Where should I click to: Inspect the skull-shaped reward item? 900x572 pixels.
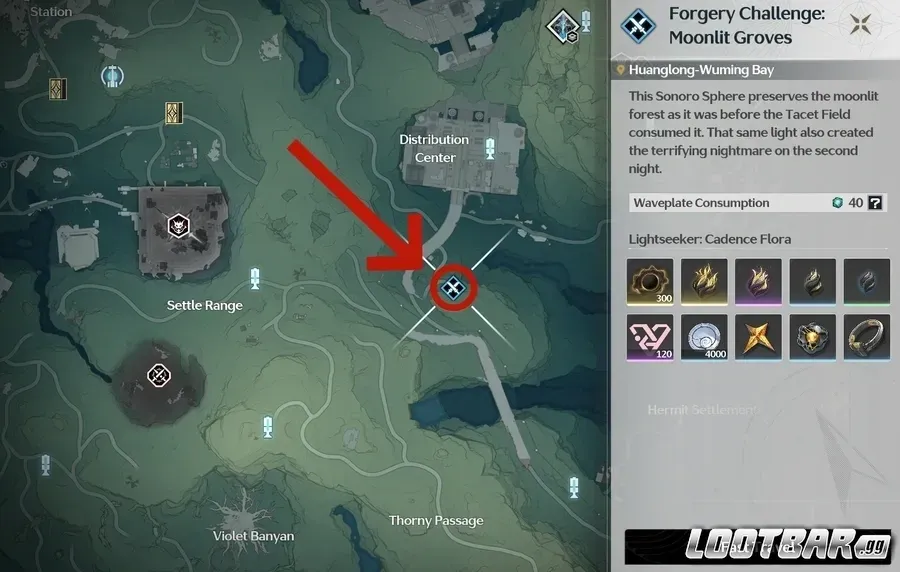pyautogui.click(x=812, y=336)
